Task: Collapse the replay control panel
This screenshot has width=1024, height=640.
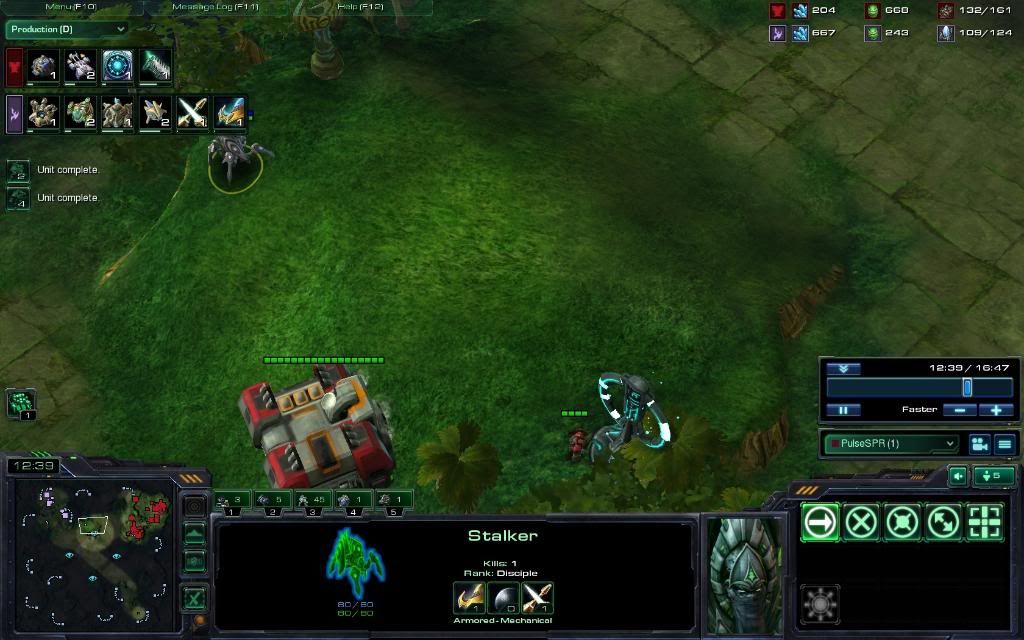Action: coord(843,369)
